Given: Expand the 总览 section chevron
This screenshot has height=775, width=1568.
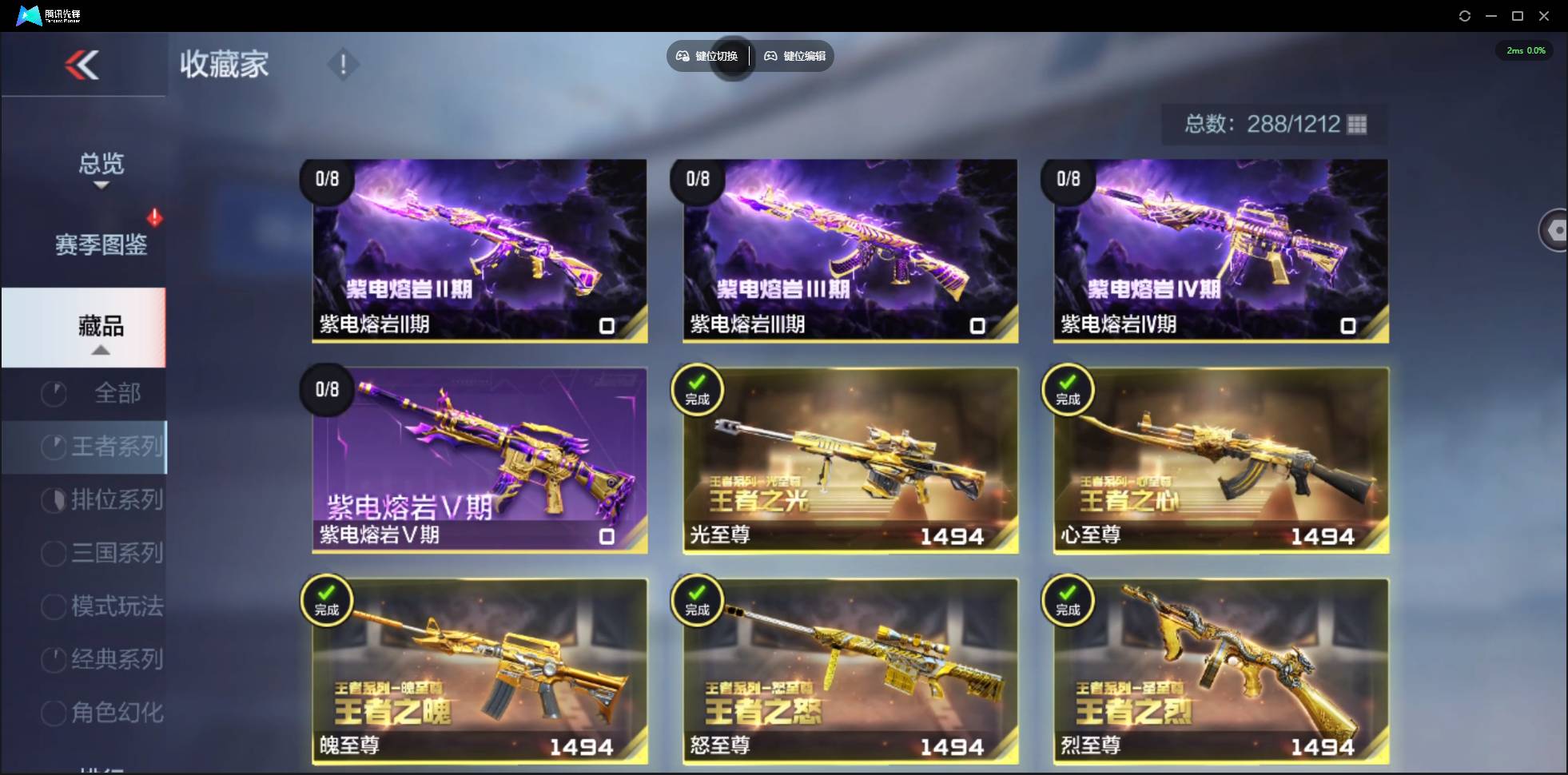Looking at the screenshot, I should (100, 185).
